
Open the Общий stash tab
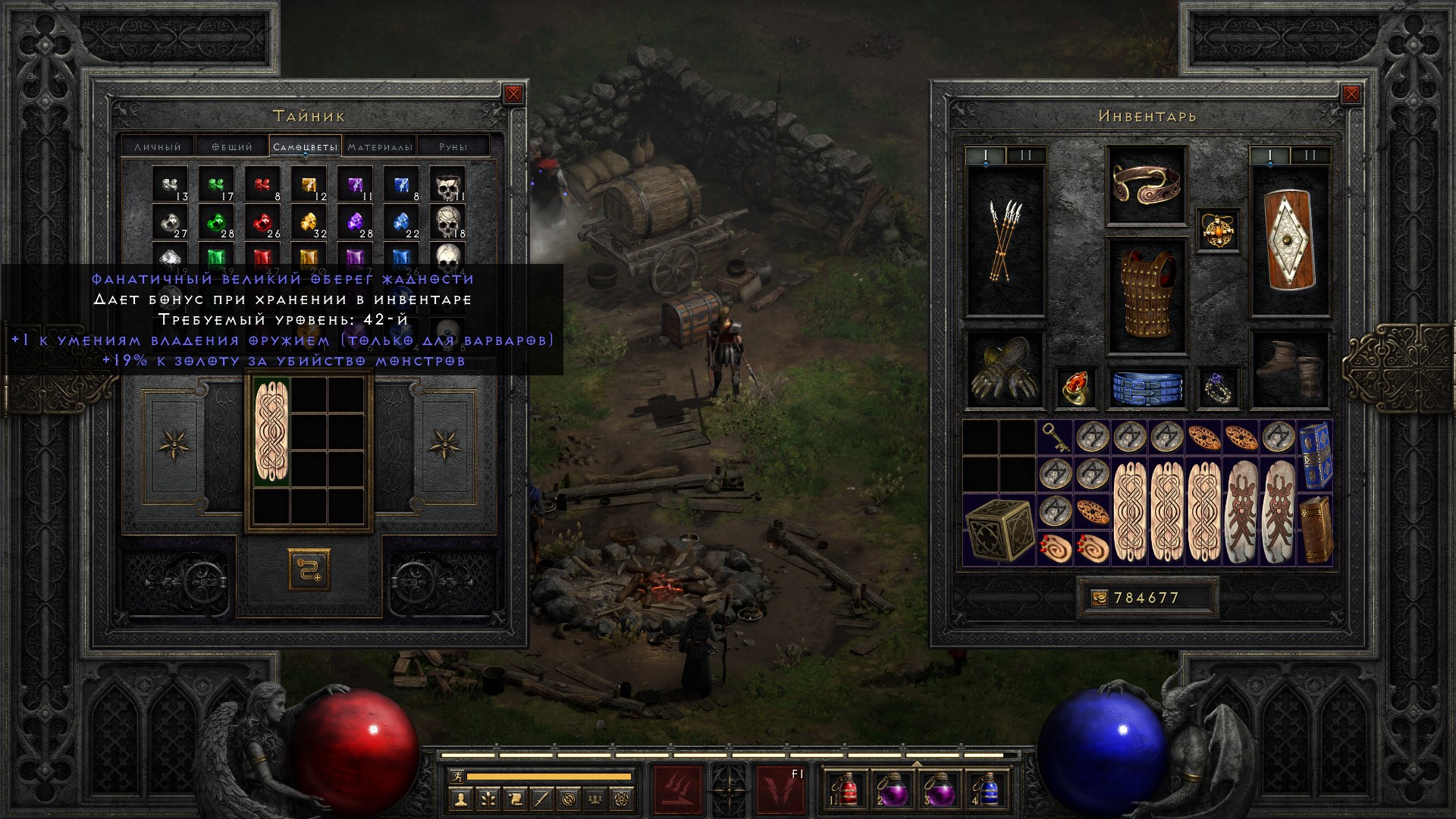pyautogui.click(x=231, y=146)
